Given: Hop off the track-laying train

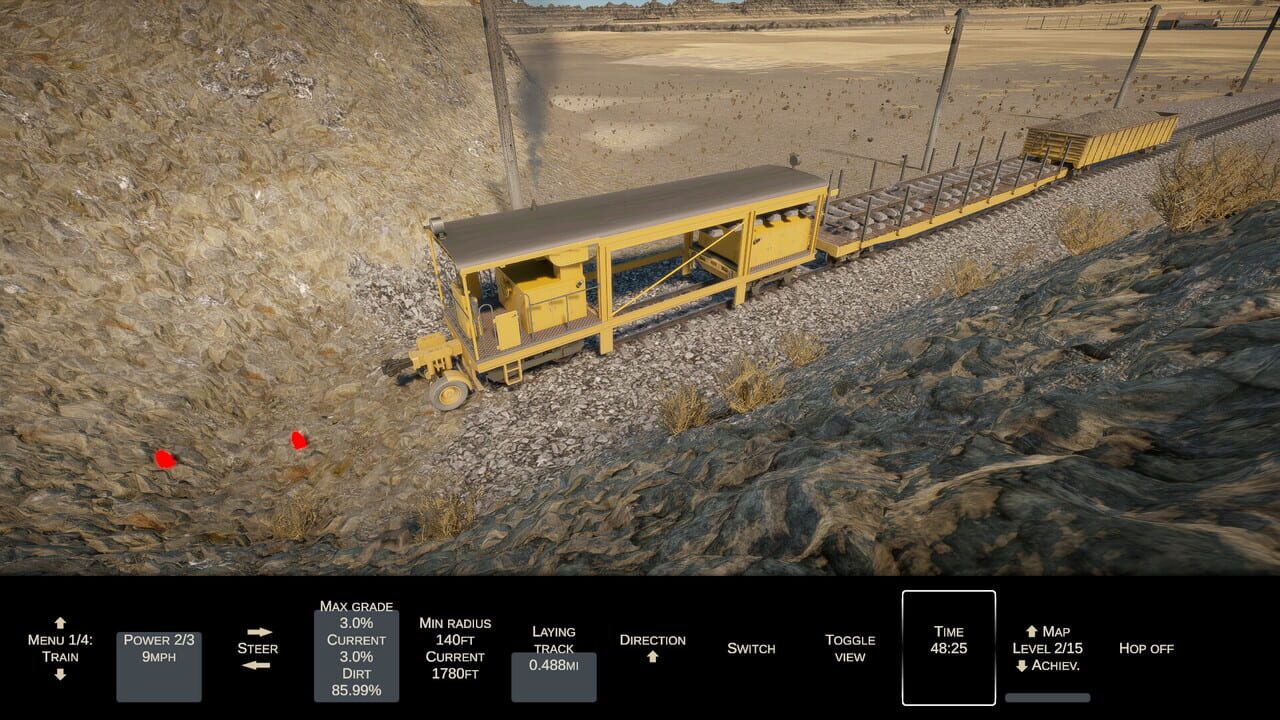Looking at the screenshot, I should [x=1146, y=649].
